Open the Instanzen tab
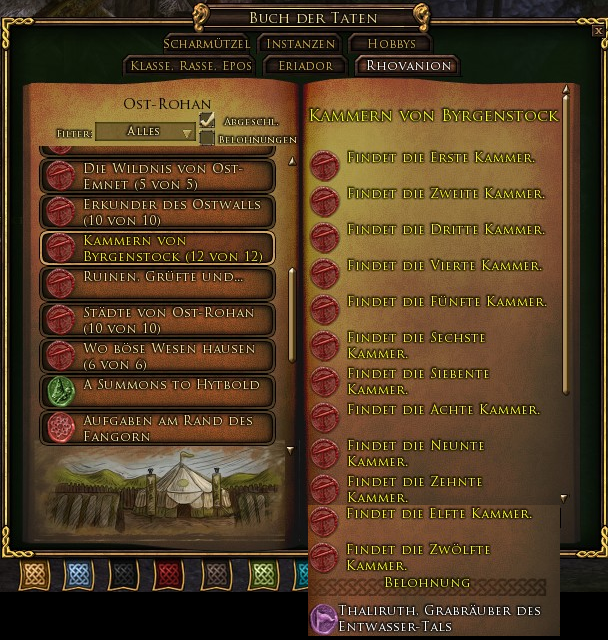The width and height of the screenshot is (608, 640). [300, 44]
